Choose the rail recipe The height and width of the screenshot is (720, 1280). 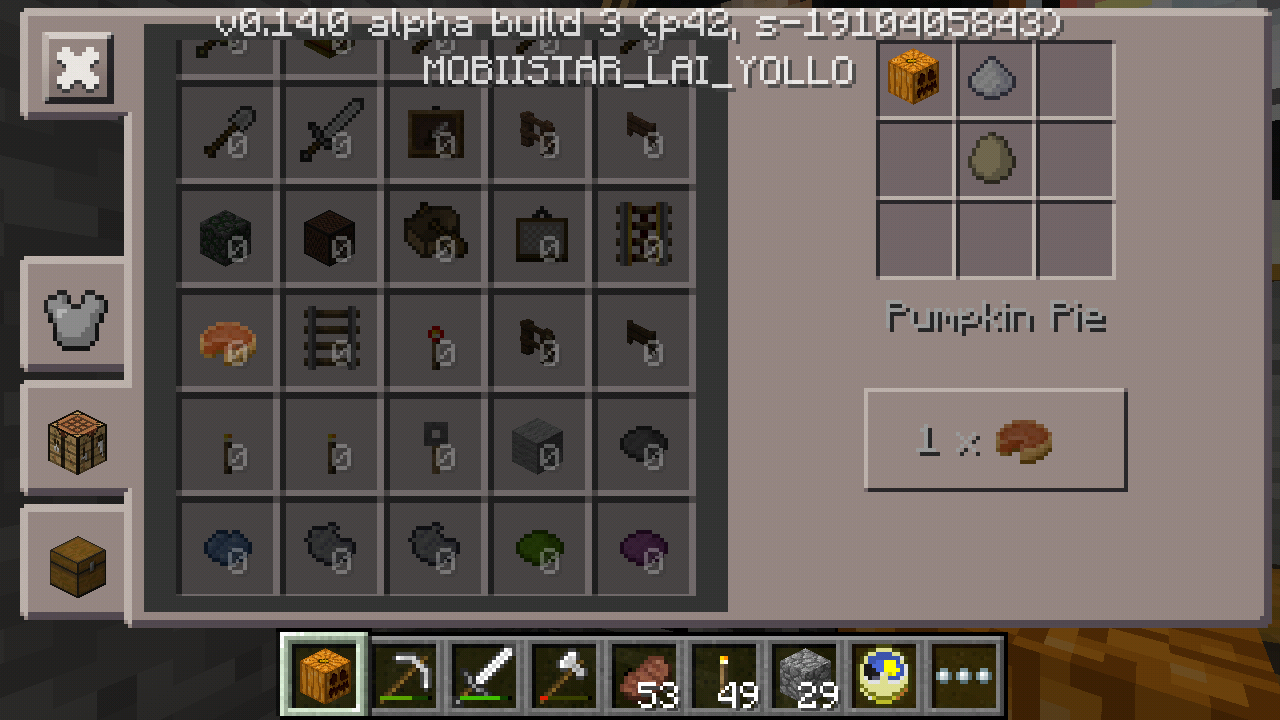click(x=643, y=237)
